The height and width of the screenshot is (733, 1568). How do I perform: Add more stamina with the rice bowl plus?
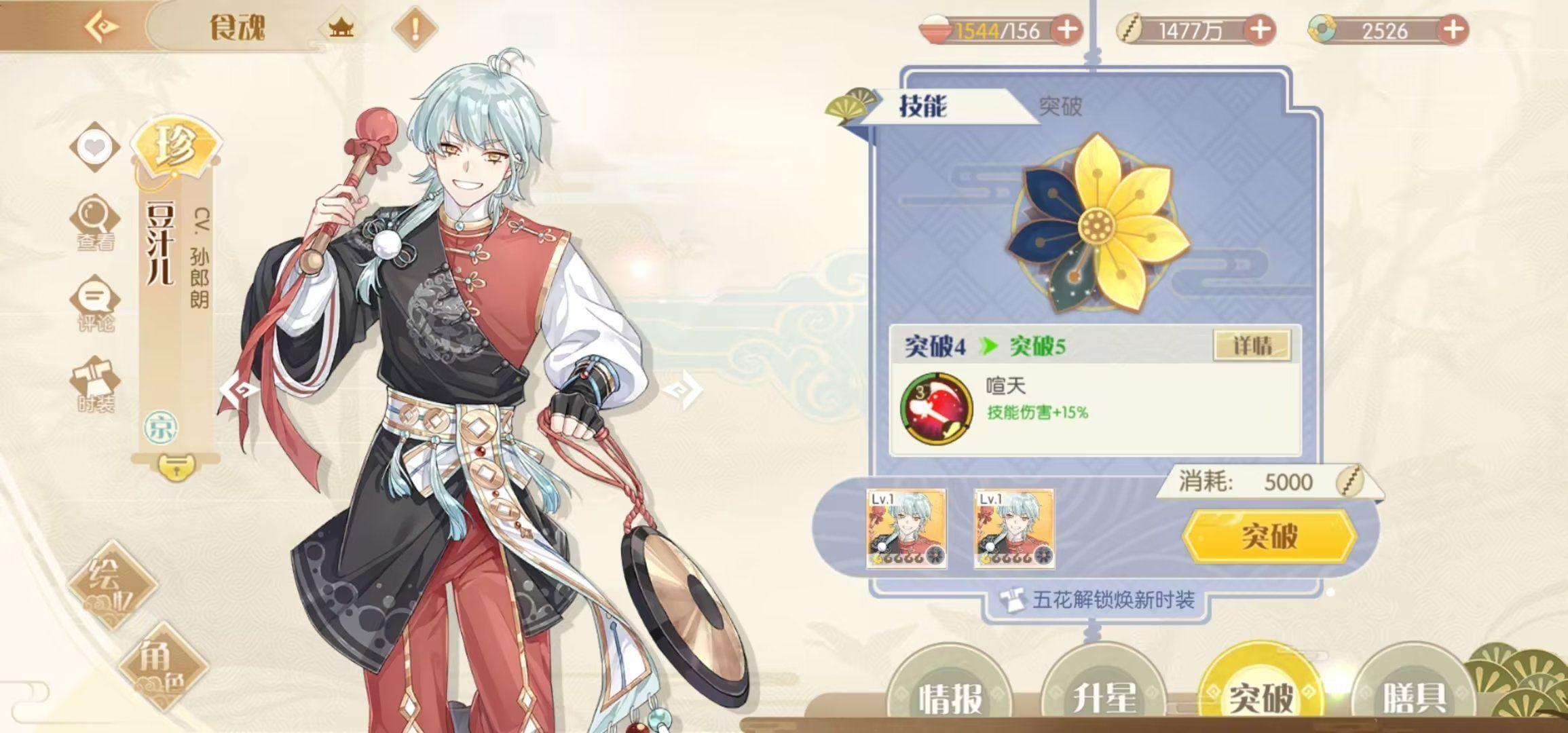(x=1066, y=30)
